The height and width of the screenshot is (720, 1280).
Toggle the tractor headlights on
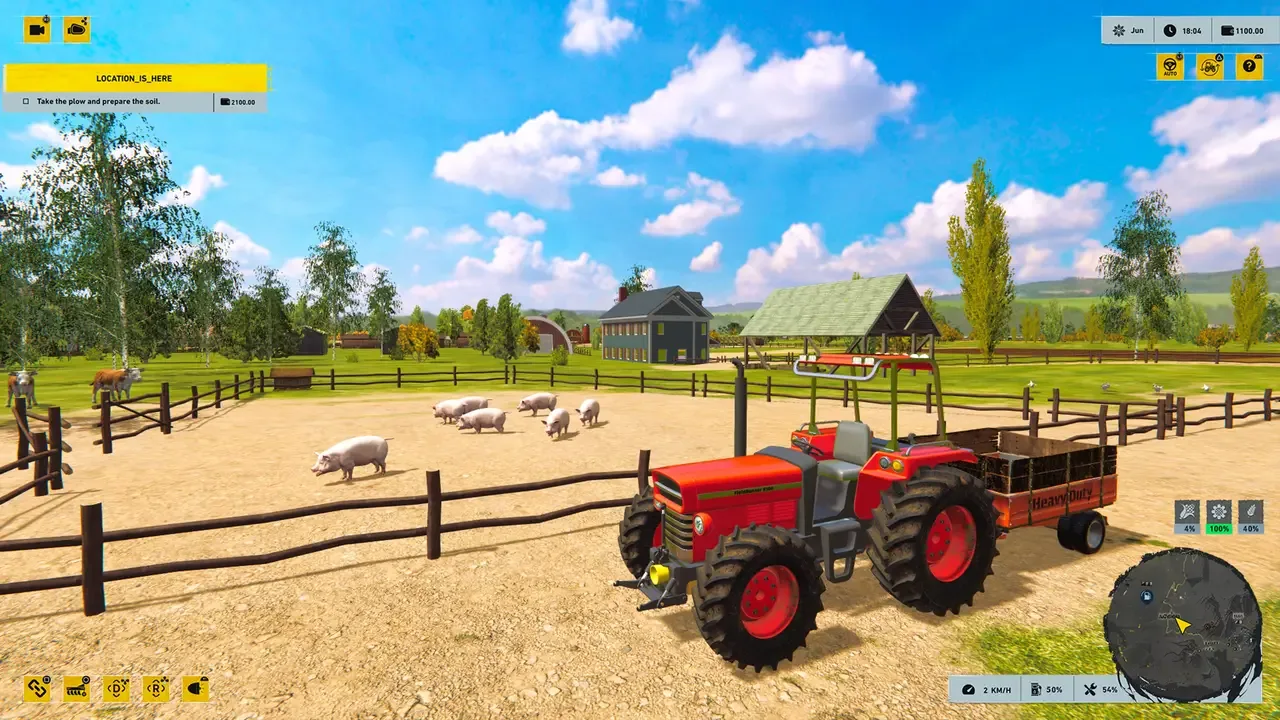tap(196, 690)
